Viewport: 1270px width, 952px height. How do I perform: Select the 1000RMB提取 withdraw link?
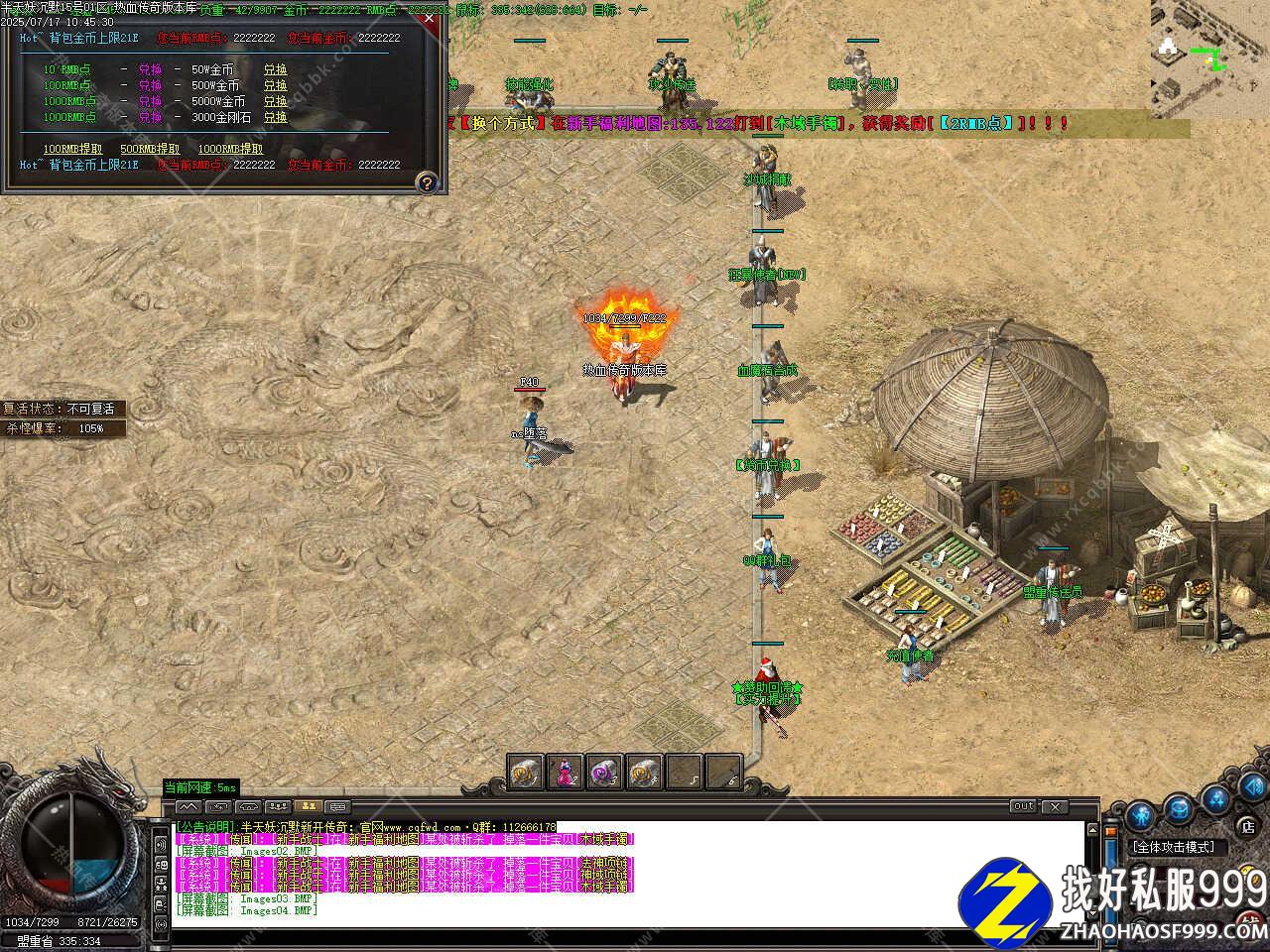tap(230, 149)
